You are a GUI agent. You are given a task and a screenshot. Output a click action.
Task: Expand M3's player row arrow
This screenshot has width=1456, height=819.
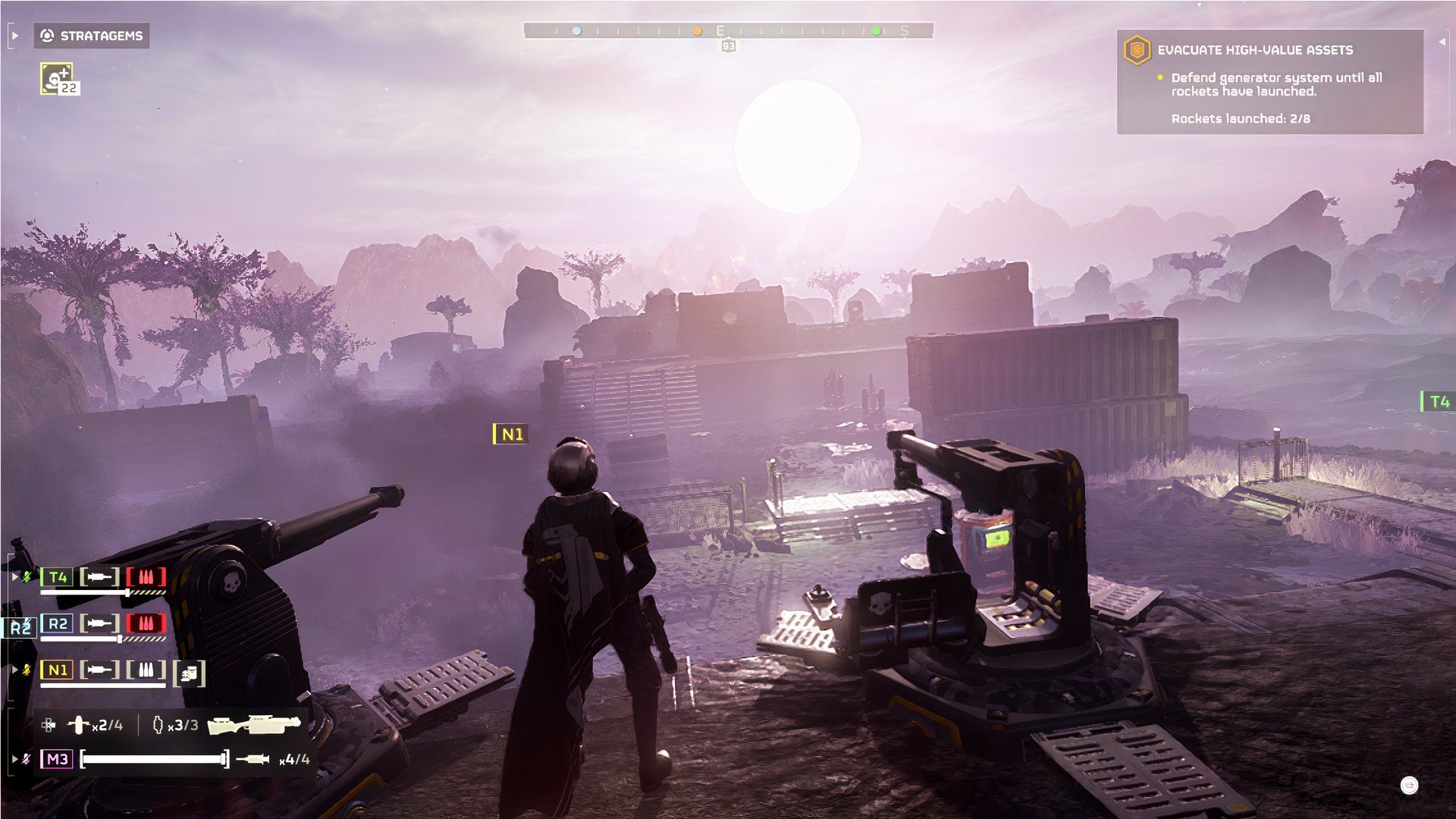point(14,758)
